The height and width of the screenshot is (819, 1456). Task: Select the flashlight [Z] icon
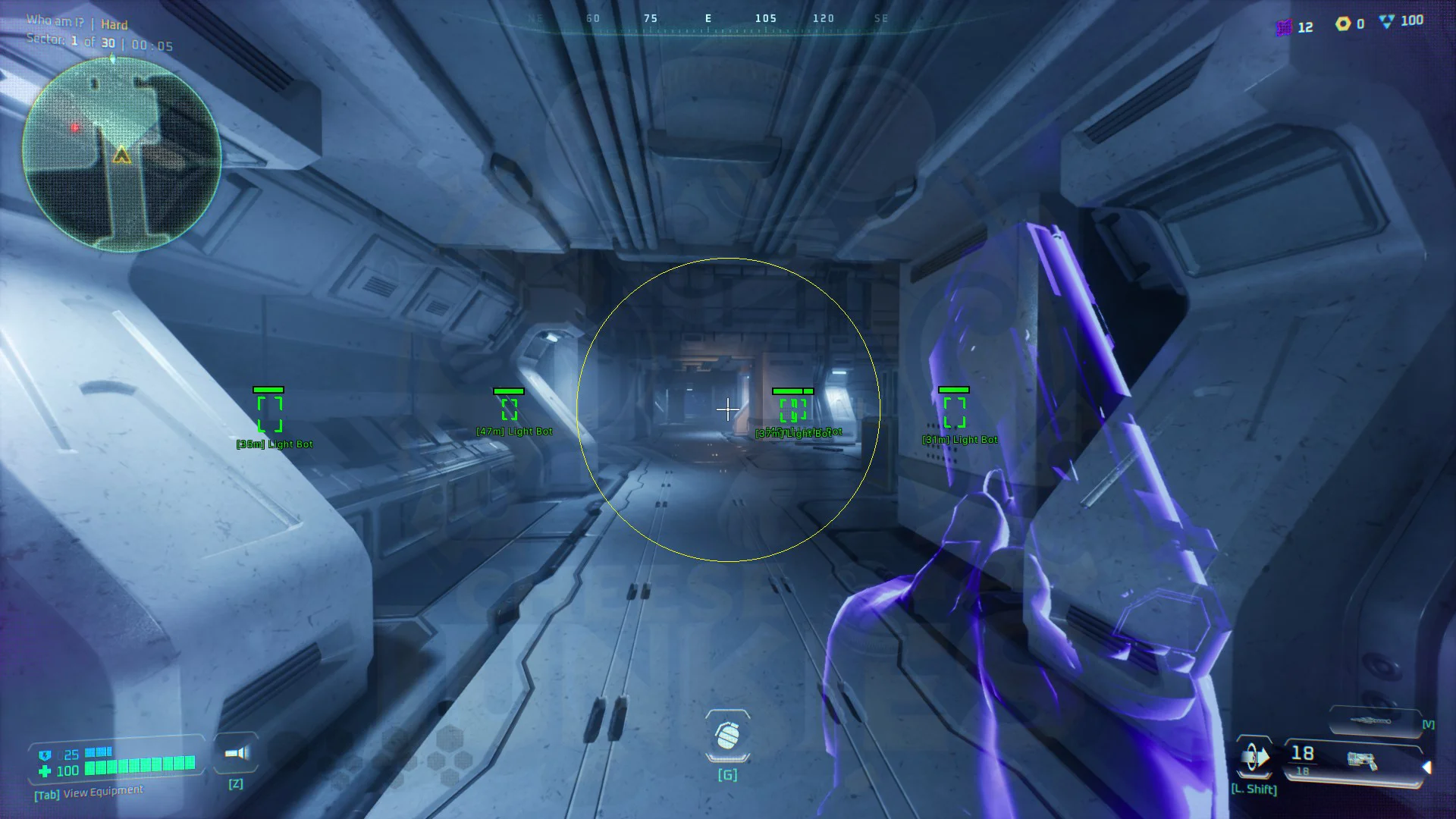click(x=235, y=752)
